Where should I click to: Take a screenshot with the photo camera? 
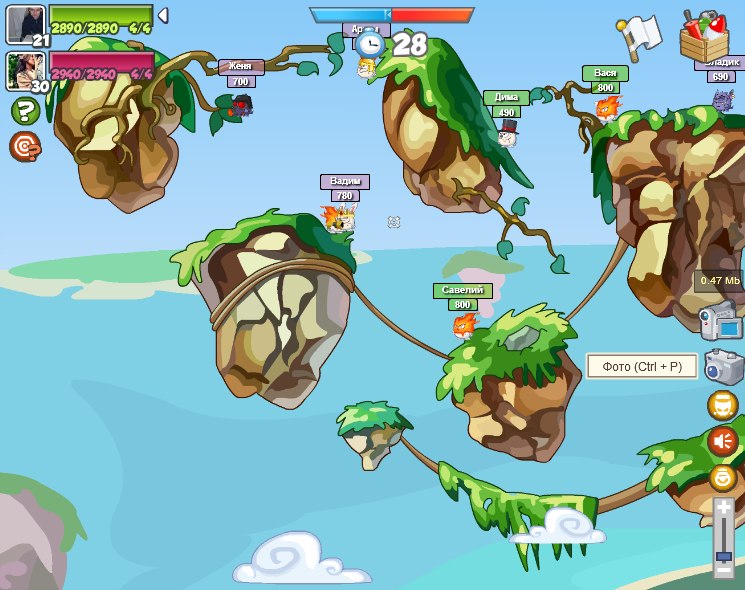(x=723, y=366)
